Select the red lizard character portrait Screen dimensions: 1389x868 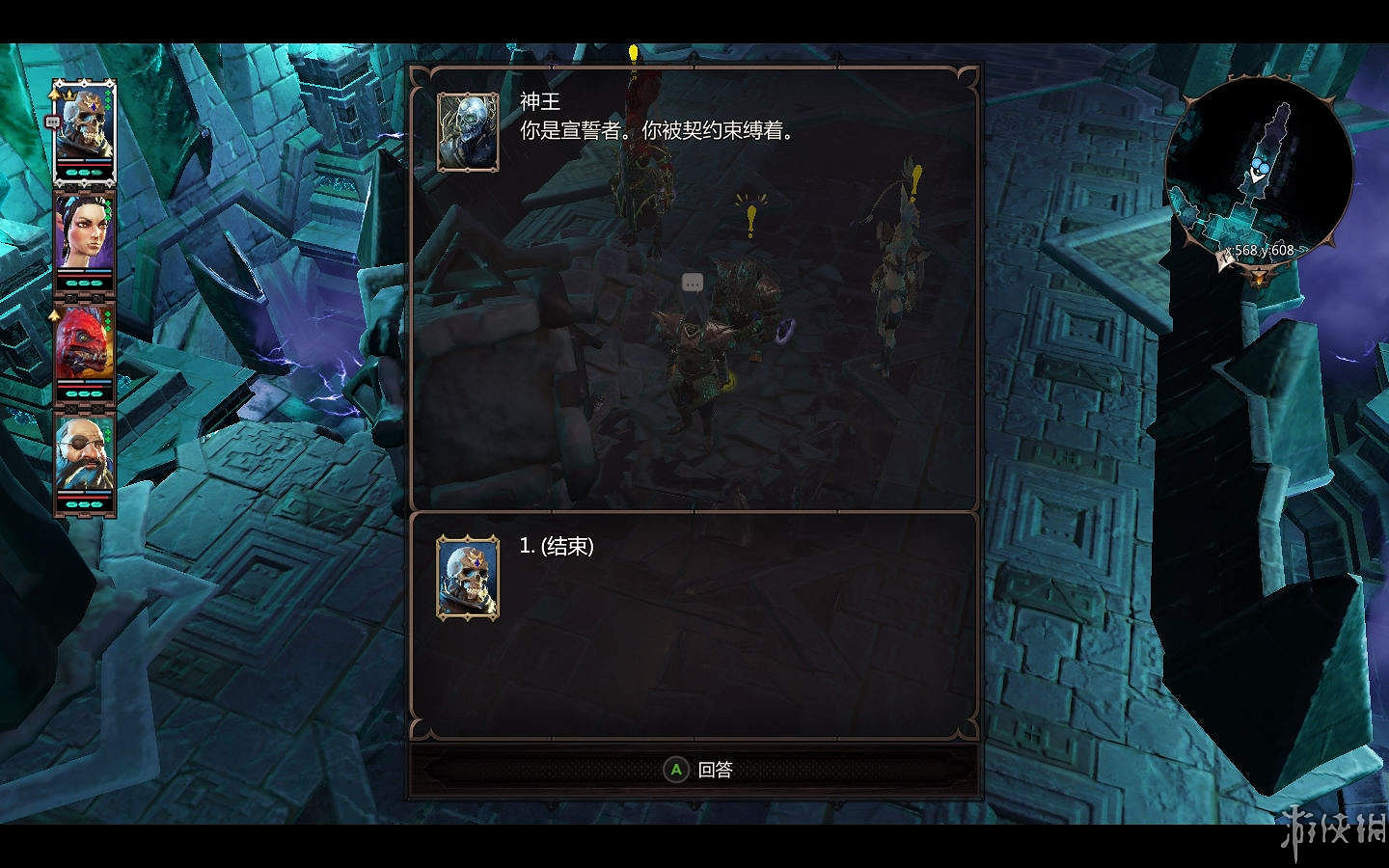[85, 352]
